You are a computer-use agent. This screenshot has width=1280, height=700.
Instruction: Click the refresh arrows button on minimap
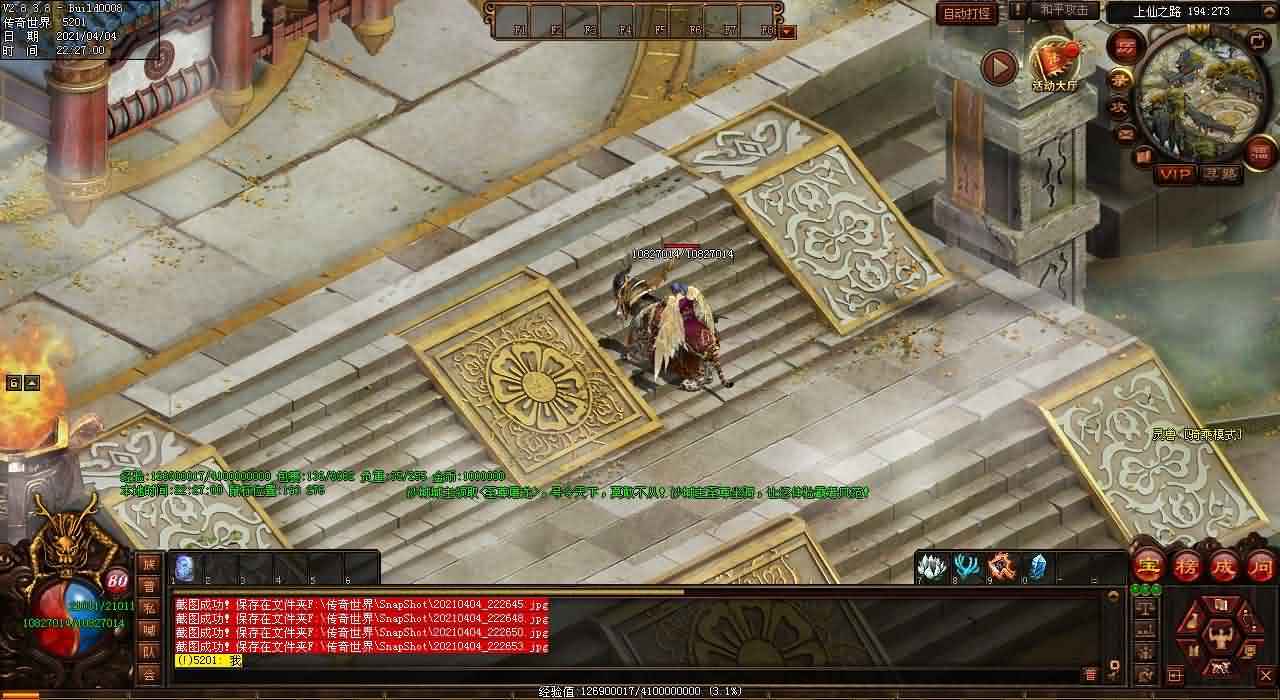tap(1259, 41)
